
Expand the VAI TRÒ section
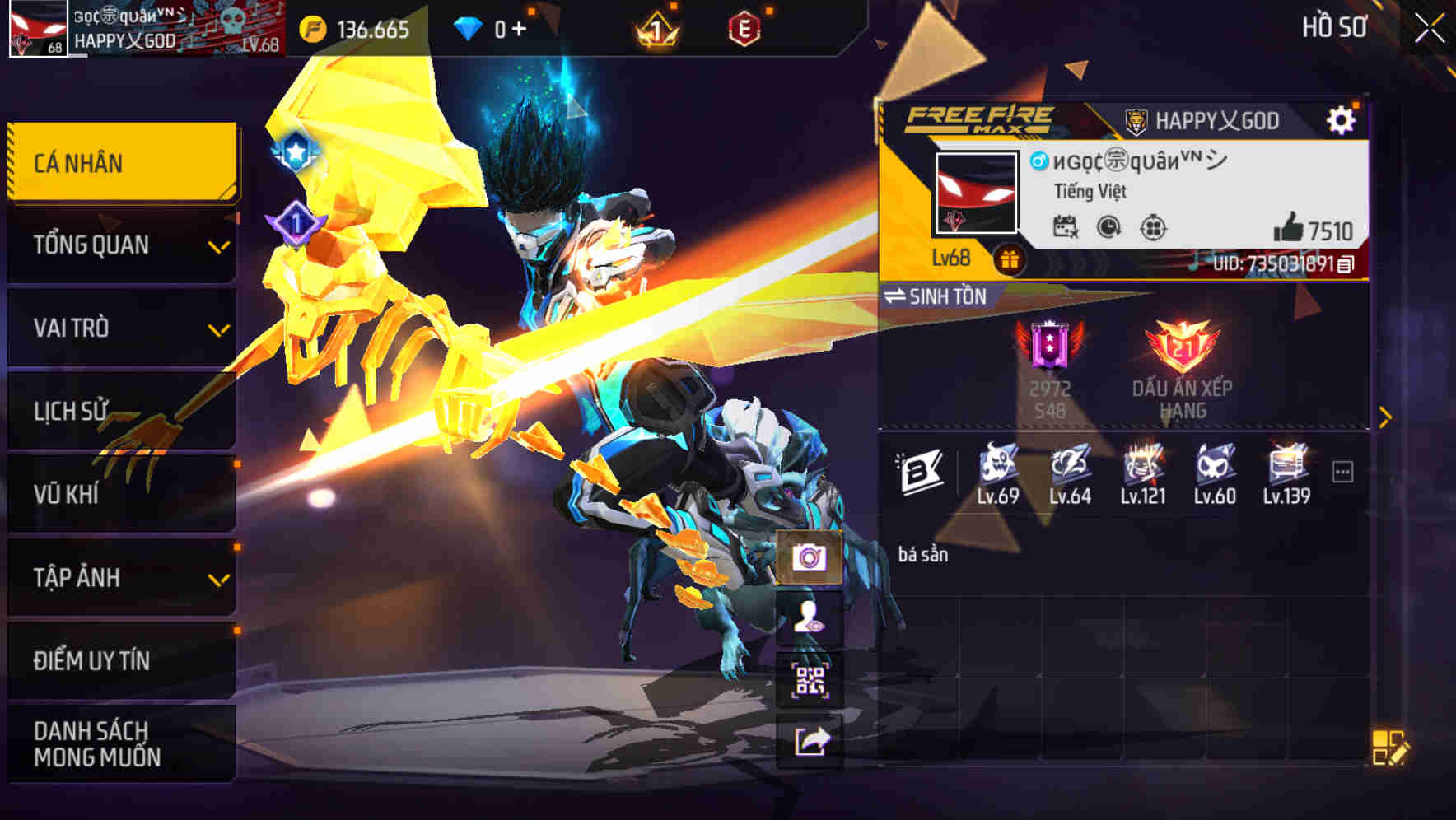(119, 328)
